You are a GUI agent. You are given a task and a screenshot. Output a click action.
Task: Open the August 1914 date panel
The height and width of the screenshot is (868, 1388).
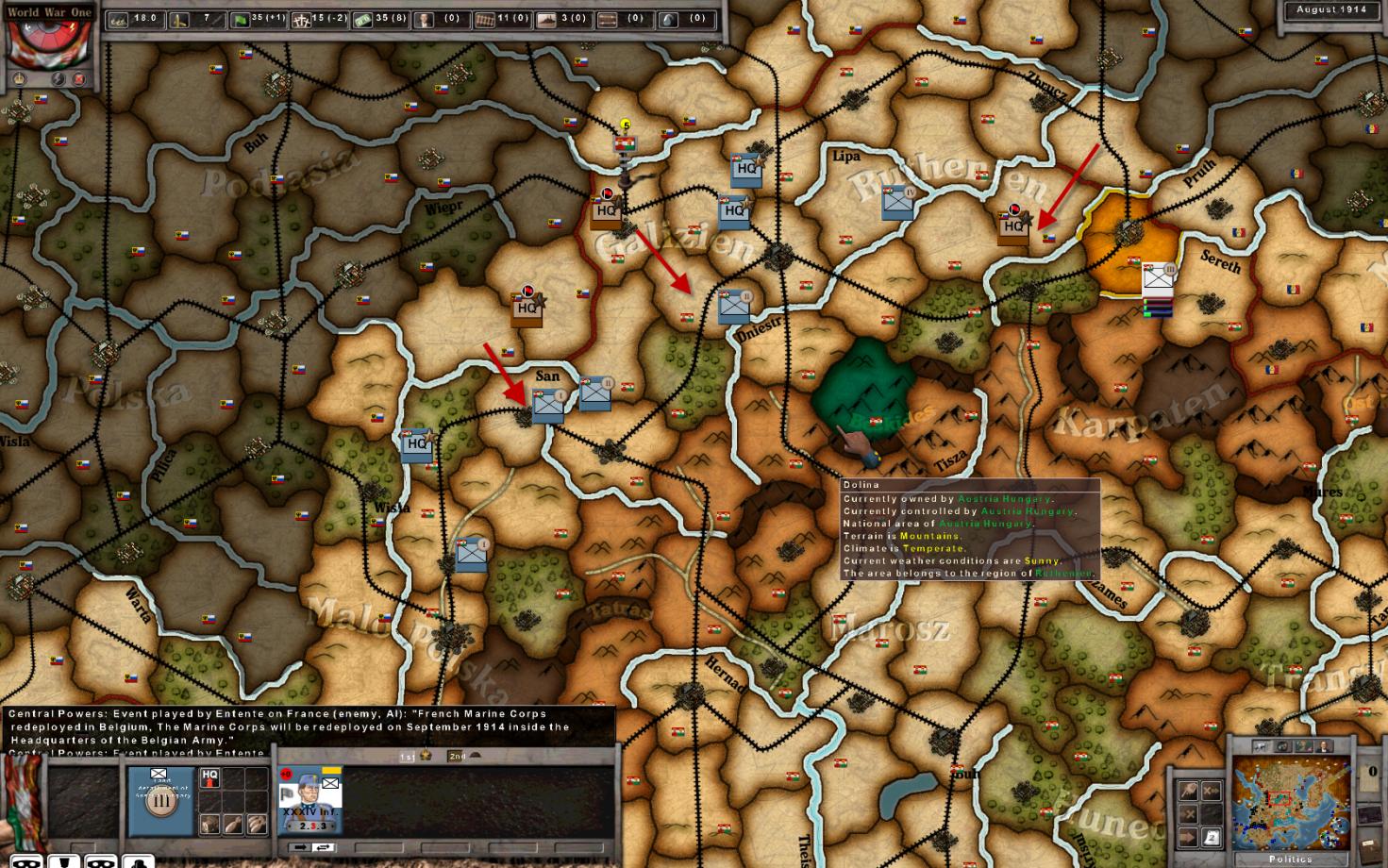pos(1330,10)
